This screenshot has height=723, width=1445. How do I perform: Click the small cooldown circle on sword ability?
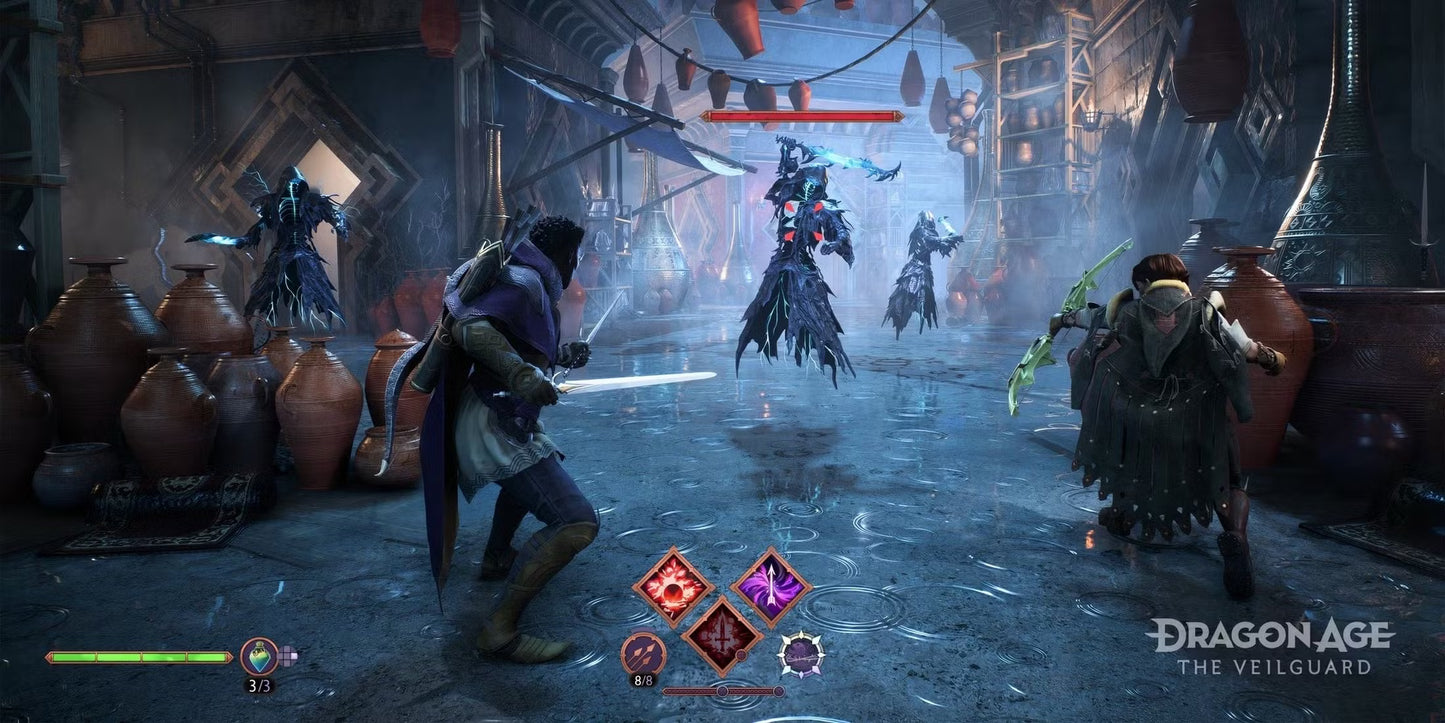coord(742,655)
